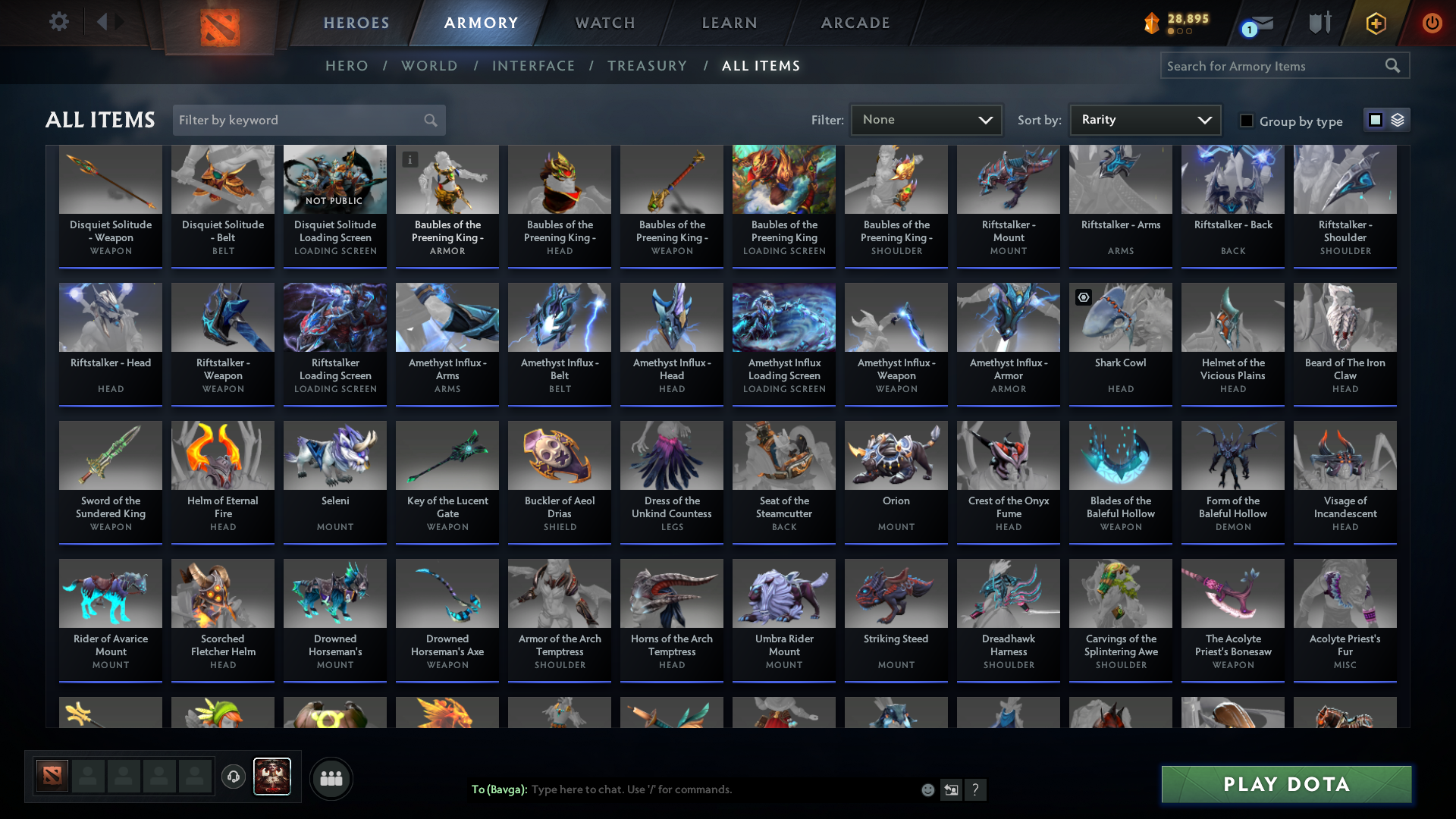1456x819 pixels.
Task: Open the Sort by Rarity dropdown
Action: click(1144, 120)
